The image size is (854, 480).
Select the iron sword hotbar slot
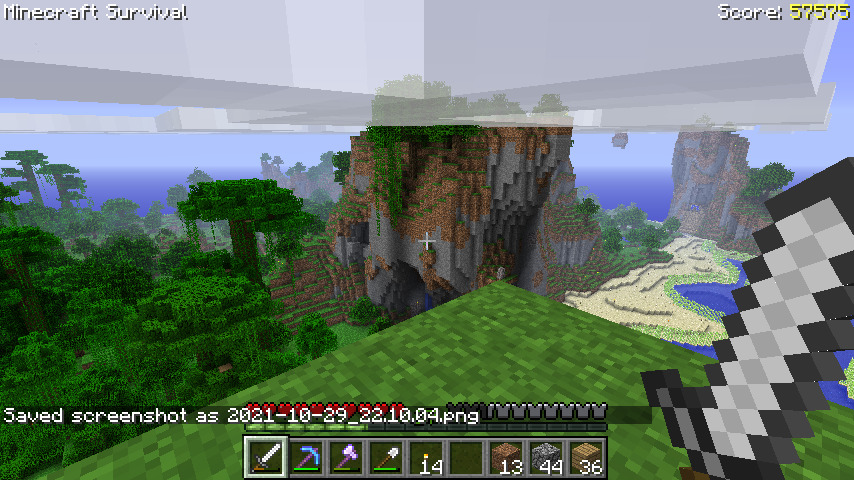(x=266, y=458)
